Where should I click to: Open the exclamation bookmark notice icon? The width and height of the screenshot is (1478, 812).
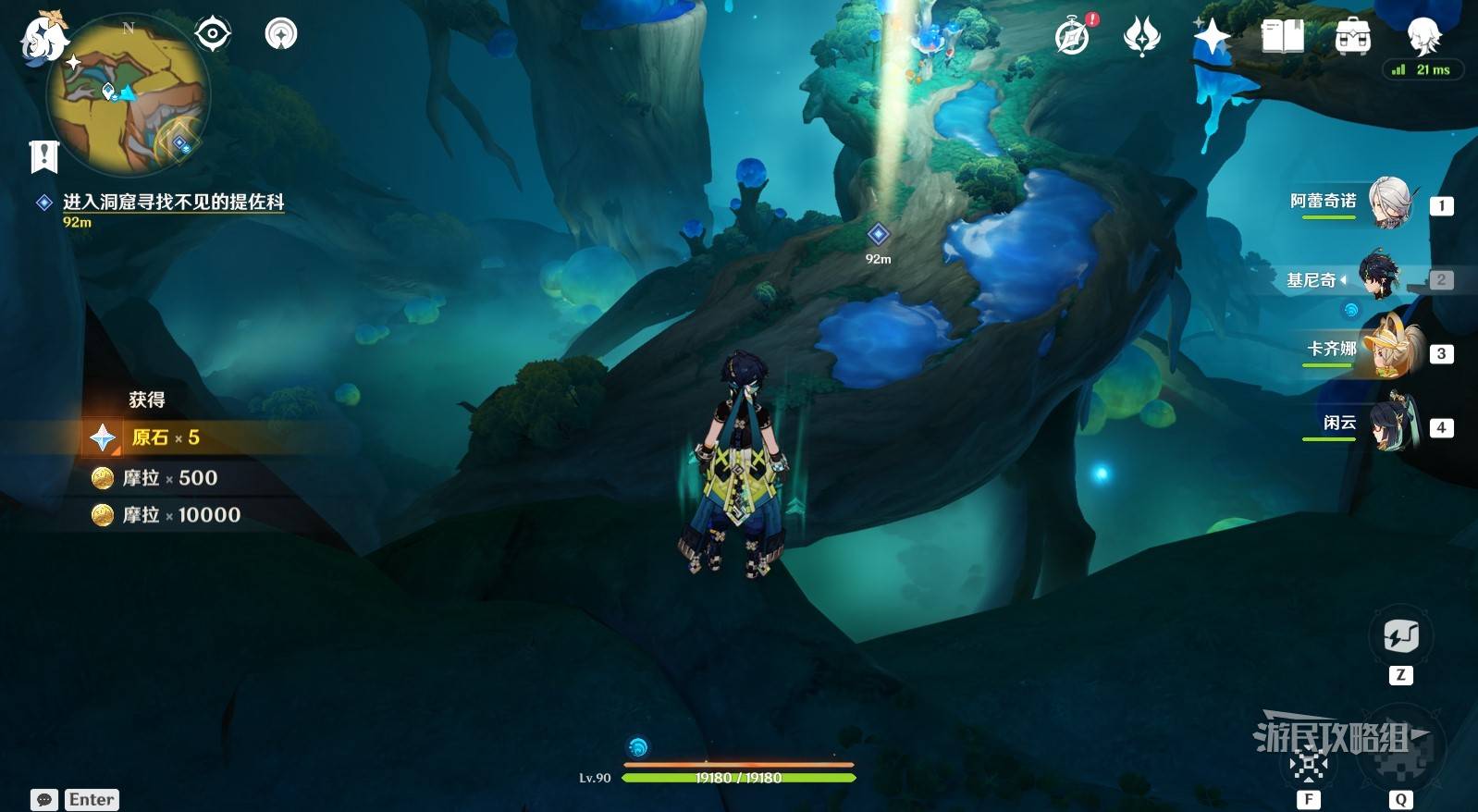tap(43, 156)
